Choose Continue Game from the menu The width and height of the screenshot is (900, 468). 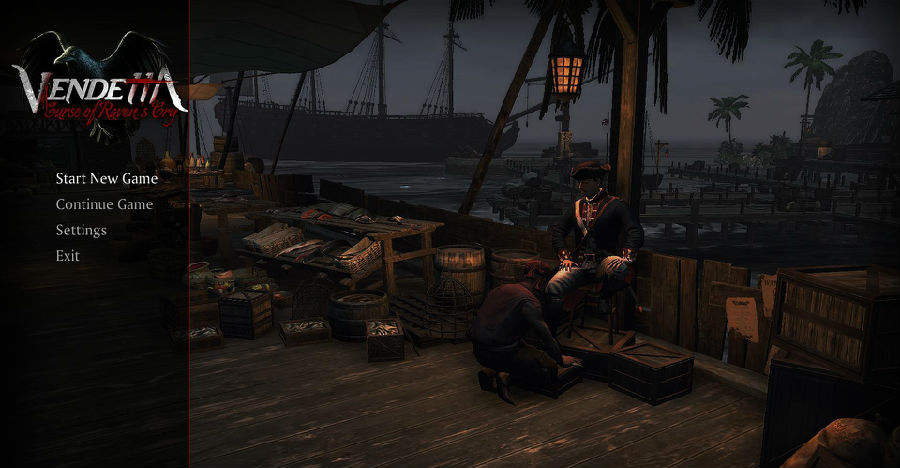pyautogui.click(x=104, y=205)
